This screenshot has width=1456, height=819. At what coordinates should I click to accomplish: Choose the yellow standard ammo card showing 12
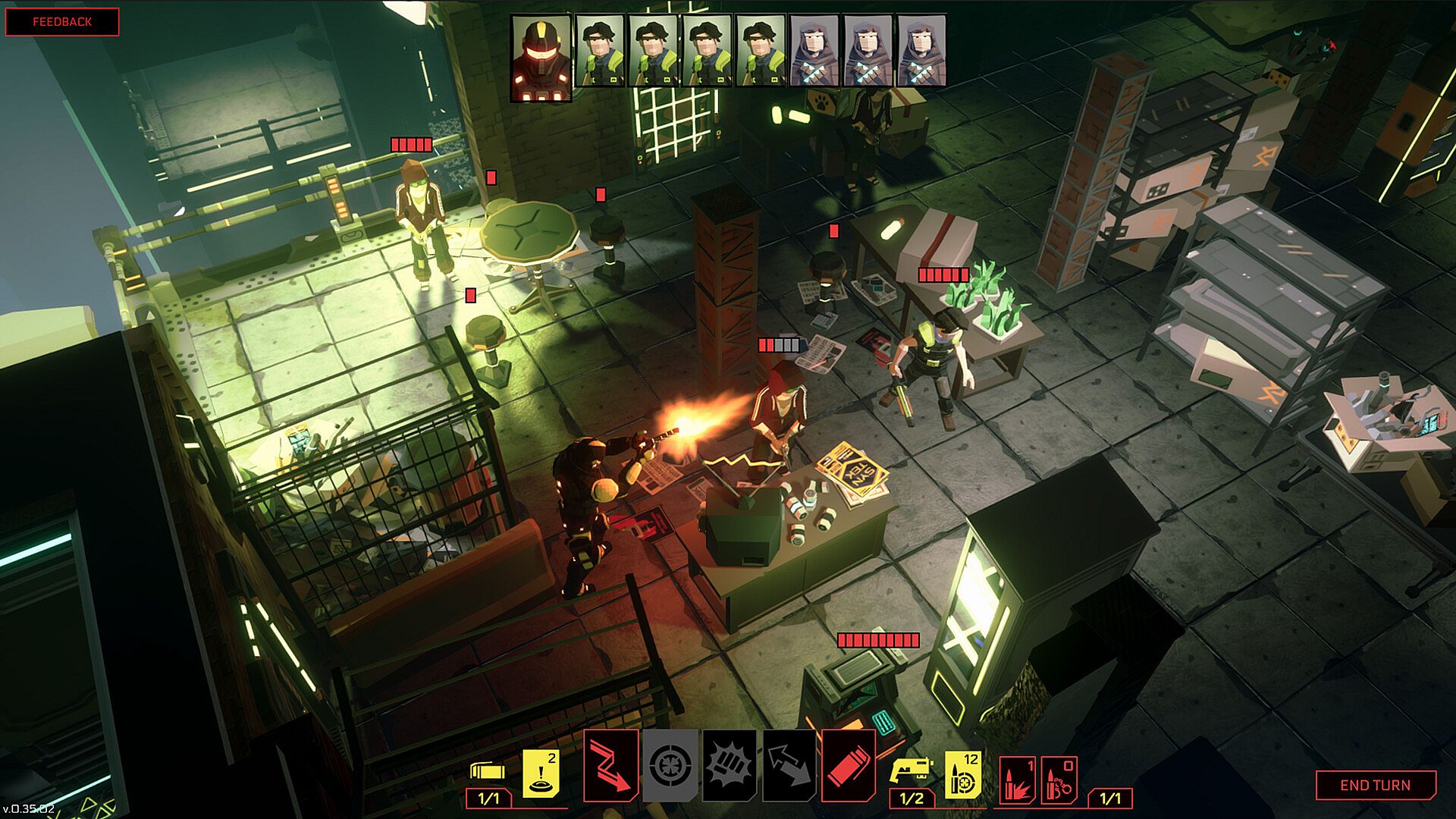click(x=962, y=775)
